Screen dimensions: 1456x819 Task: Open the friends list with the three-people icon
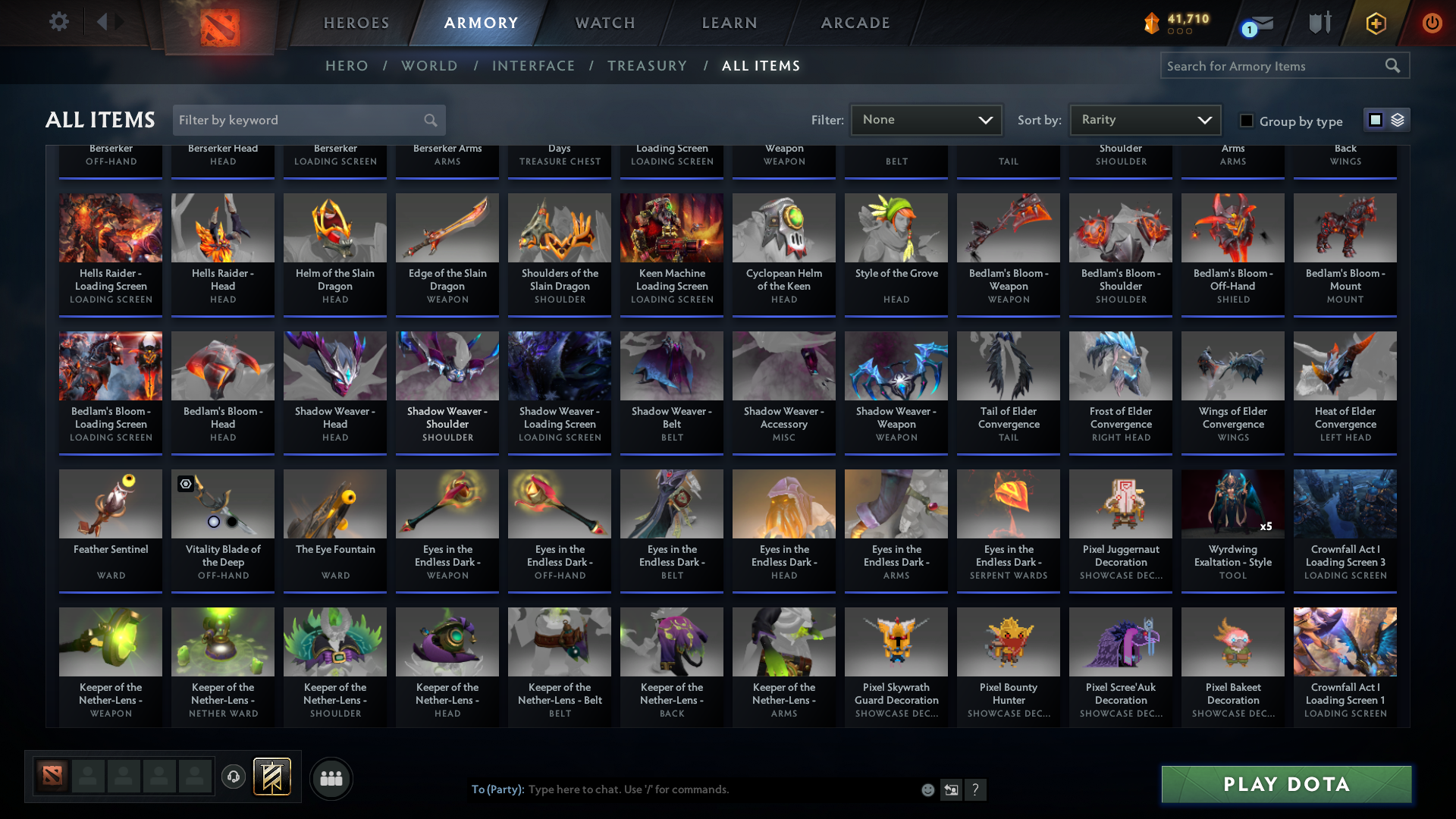[330, 778]
